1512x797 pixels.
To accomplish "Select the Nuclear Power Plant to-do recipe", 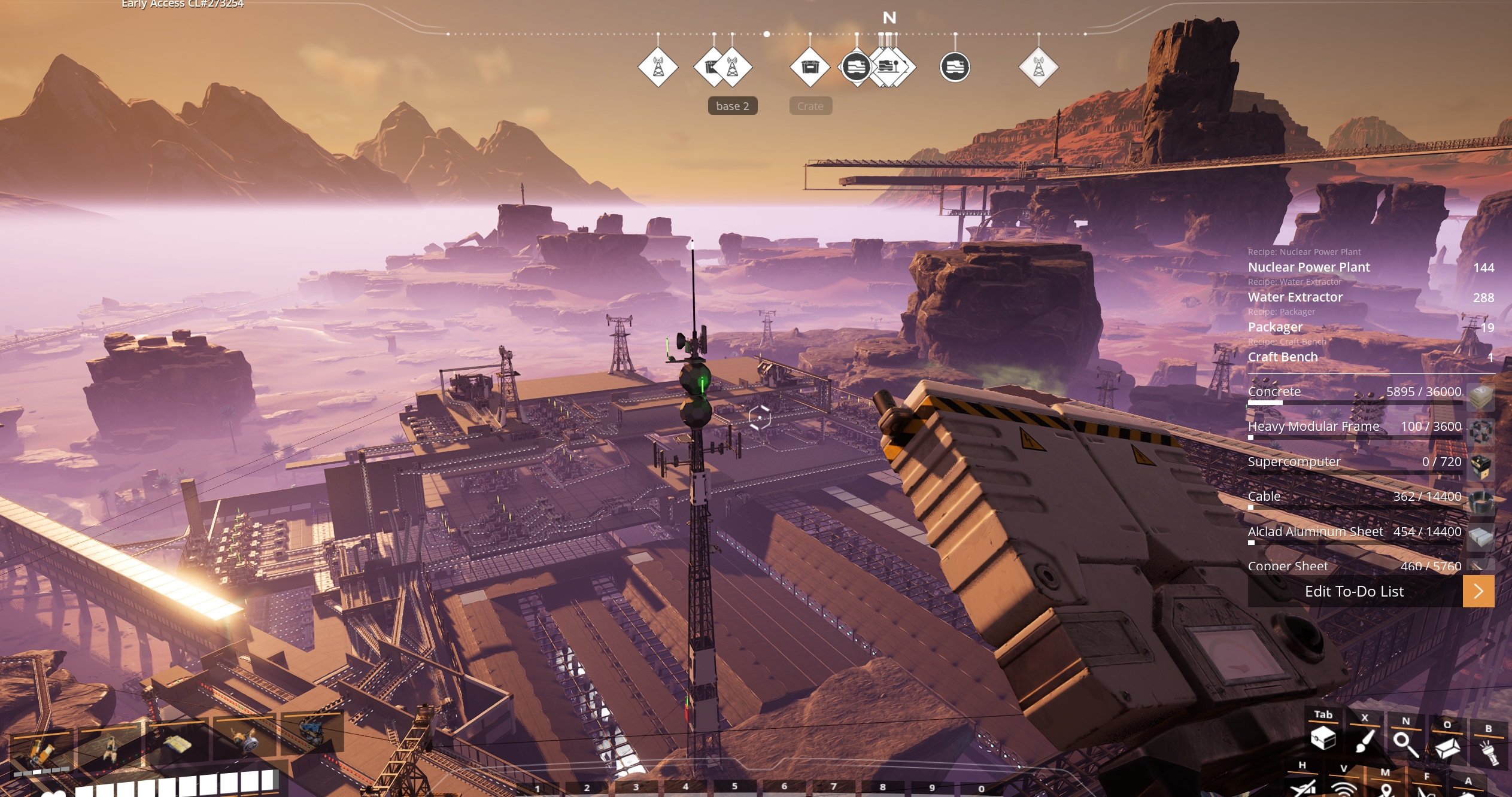I will [x=1308, y=267].
